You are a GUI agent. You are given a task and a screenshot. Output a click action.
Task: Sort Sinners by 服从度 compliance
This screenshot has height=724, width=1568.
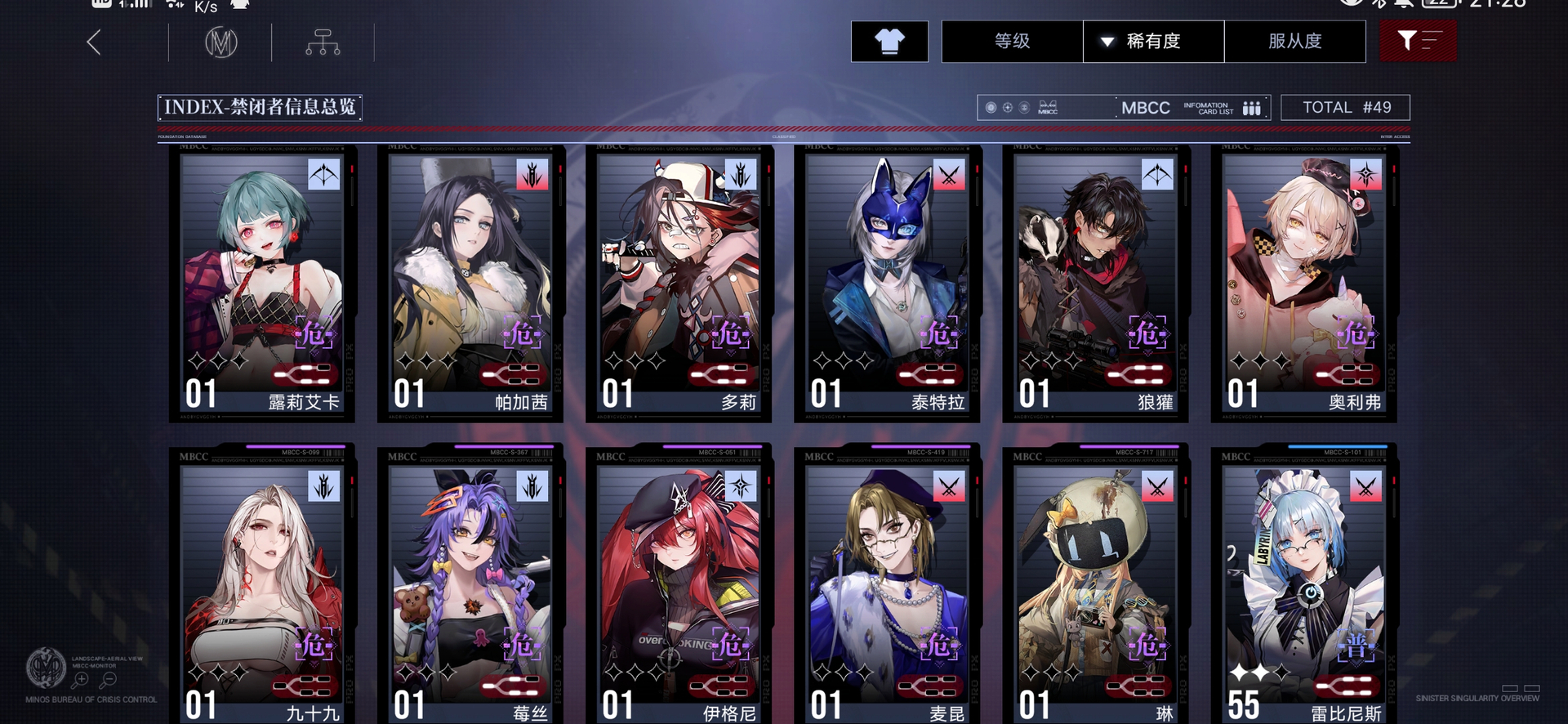1294,42
